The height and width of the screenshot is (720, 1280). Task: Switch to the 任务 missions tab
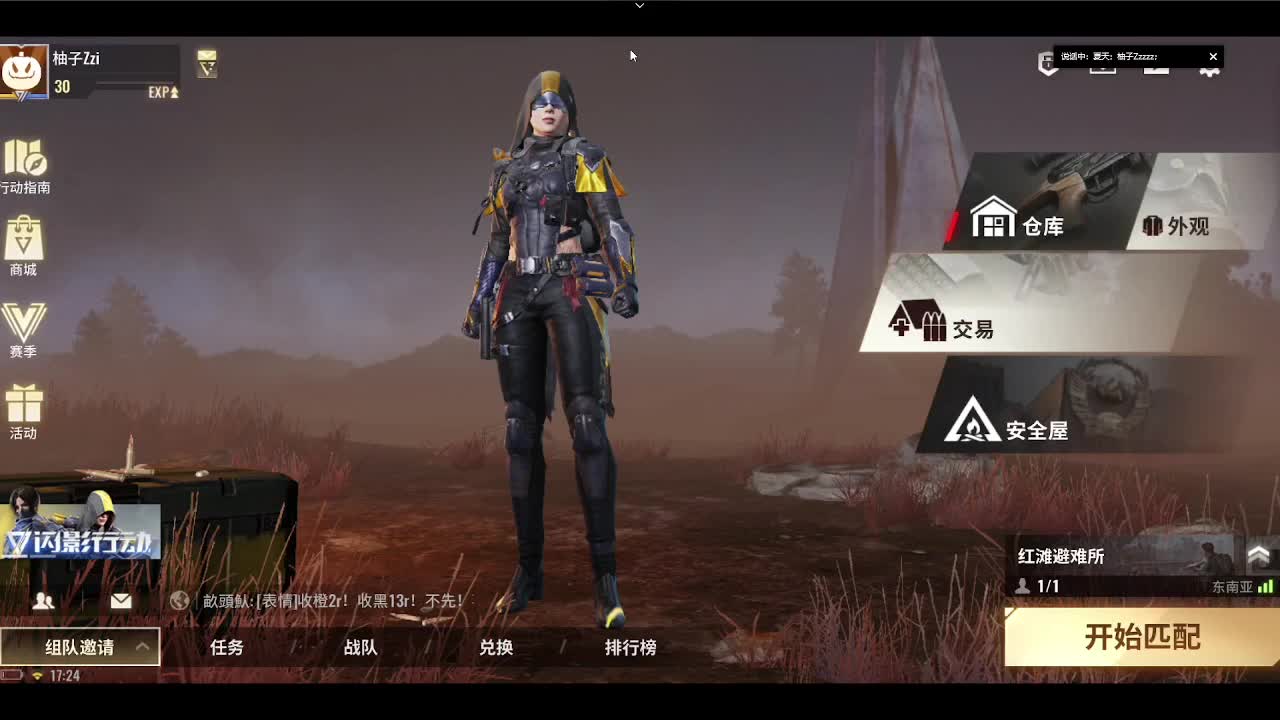(225, 648)
